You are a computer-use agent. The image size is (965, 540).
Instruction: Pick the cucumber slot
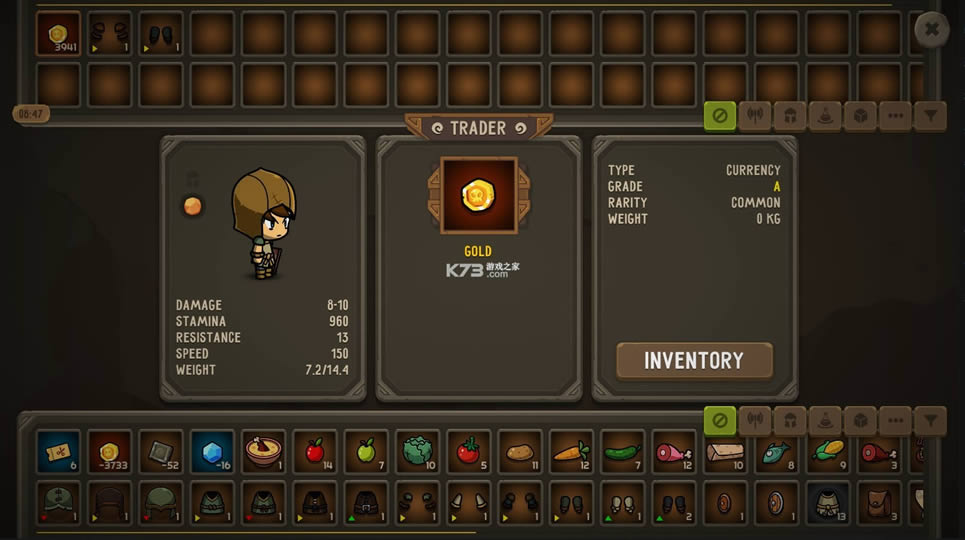click(x=622, y=451)
